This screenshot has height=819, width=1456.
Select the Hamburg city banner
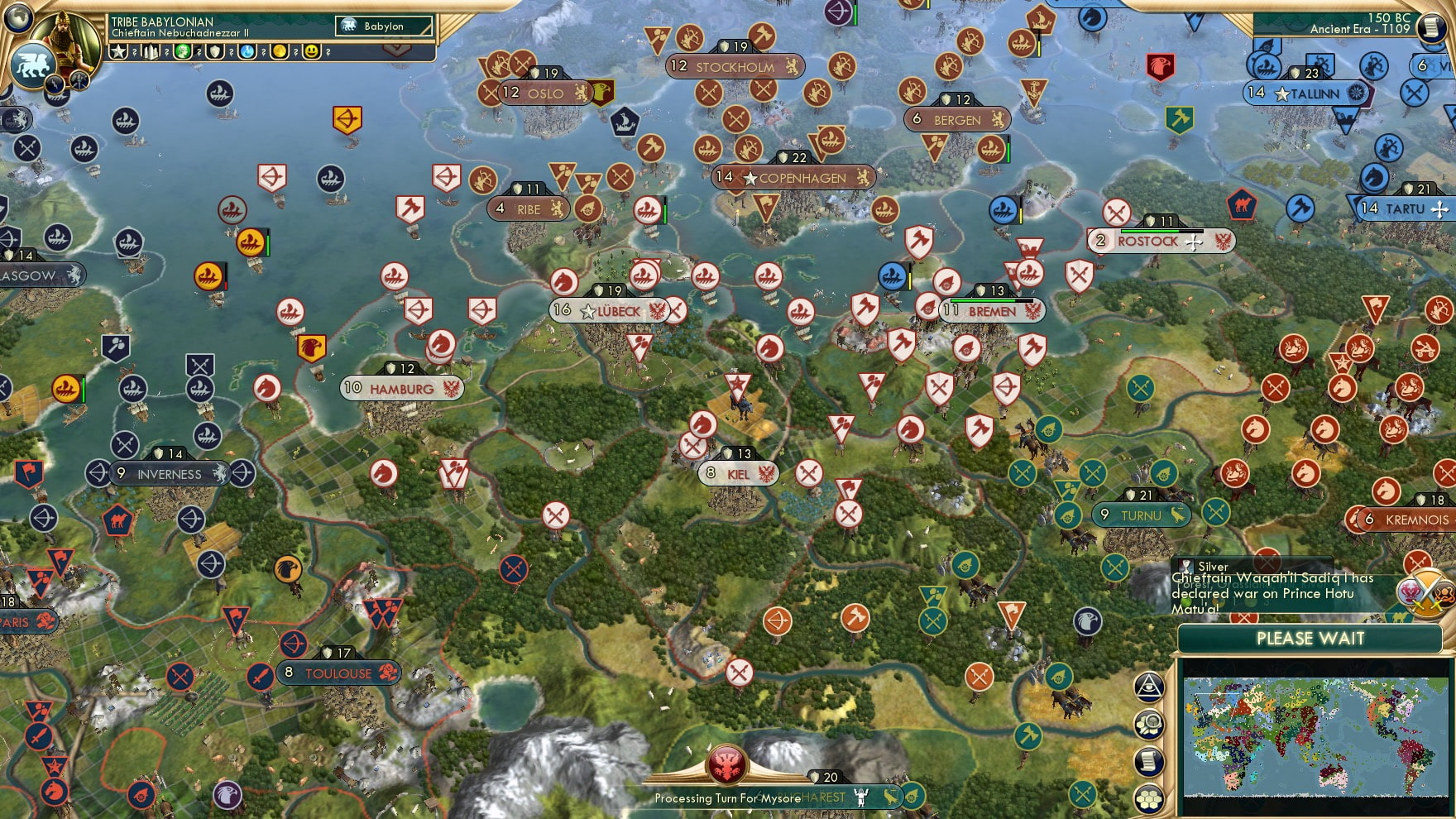click(x=402, y=387)
